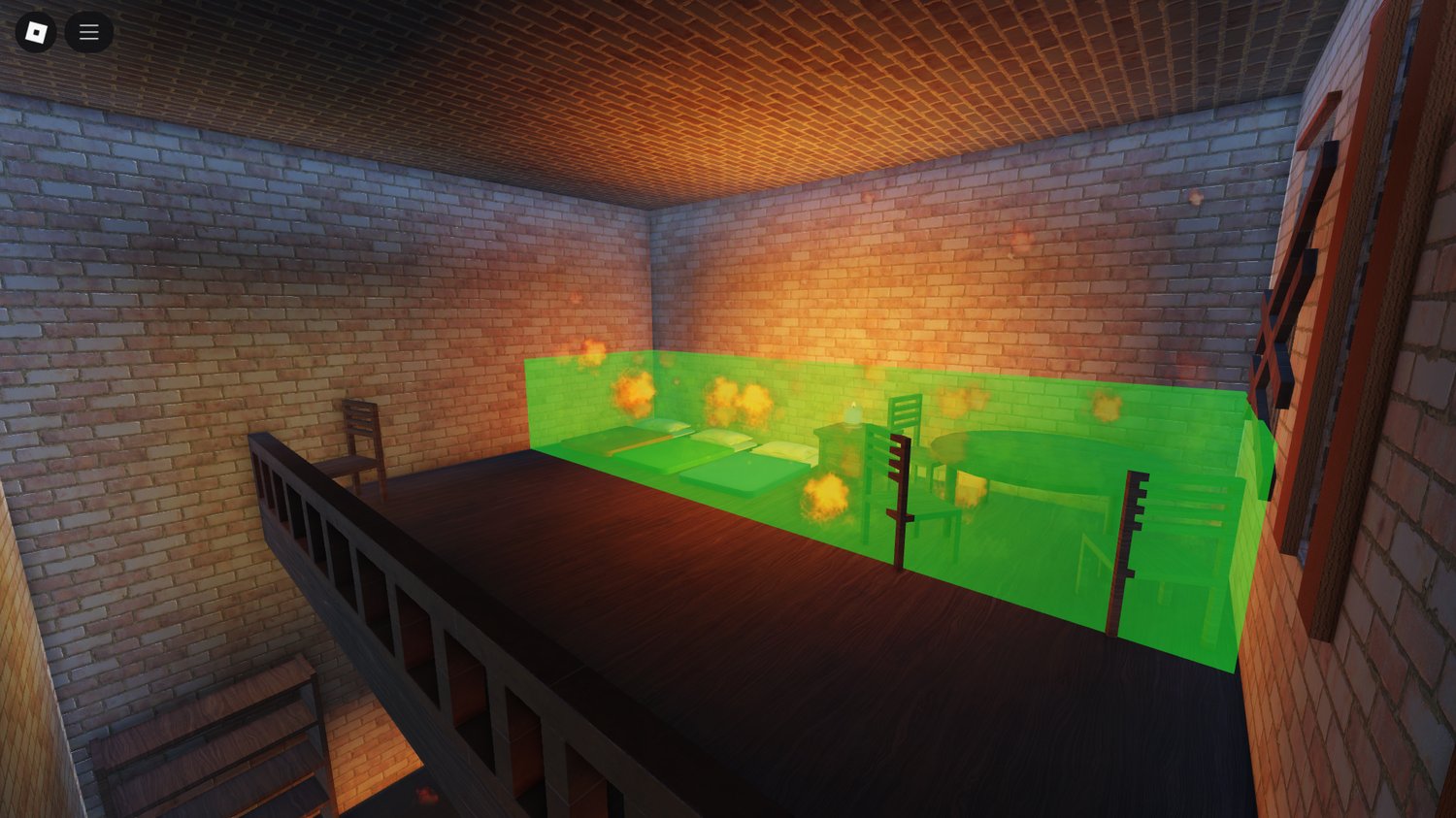The width and height of the screenshot is (1456, 818).
Task: Select the tall chair near the dresser
Action: 905,427
